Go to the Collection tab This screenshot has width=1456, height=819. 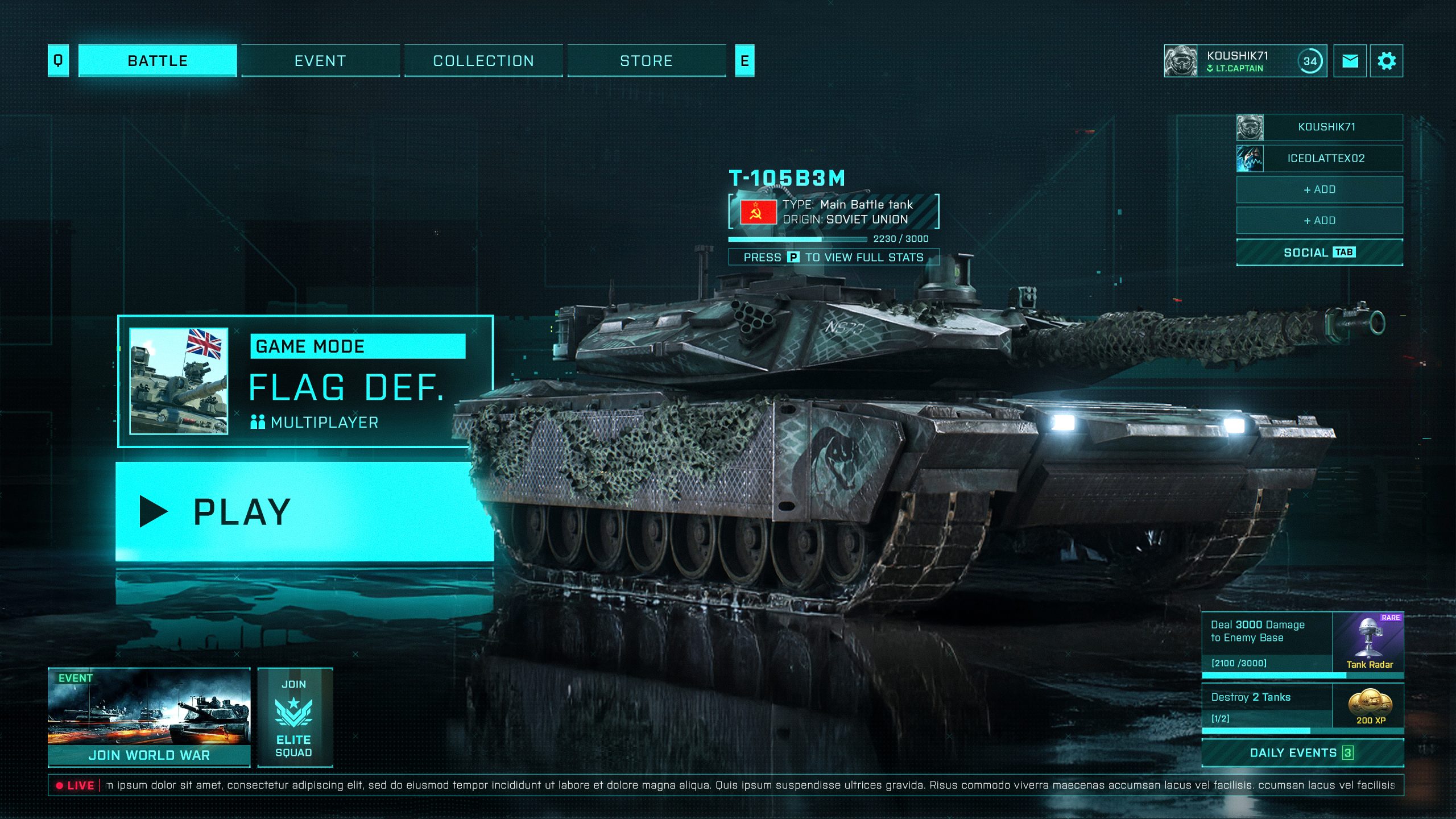coord(483,61)
